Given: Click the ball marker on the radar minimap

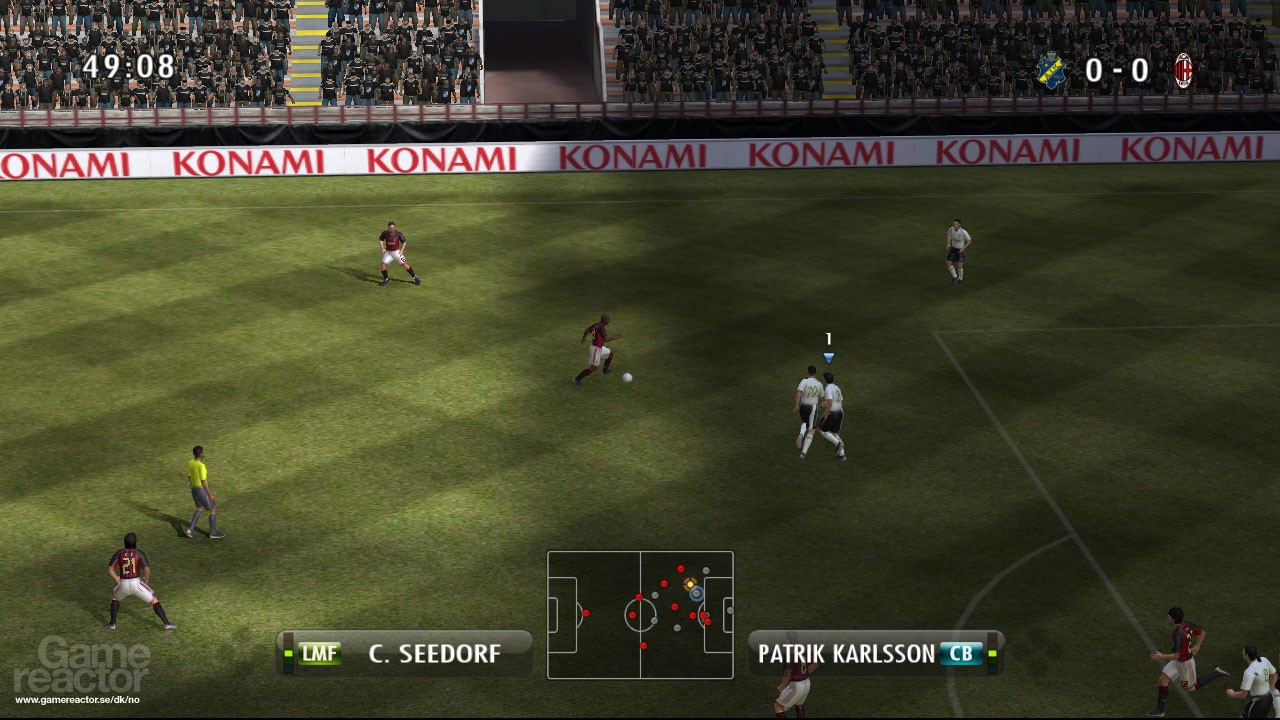Looking at the screenshot, I should (690, 584).
